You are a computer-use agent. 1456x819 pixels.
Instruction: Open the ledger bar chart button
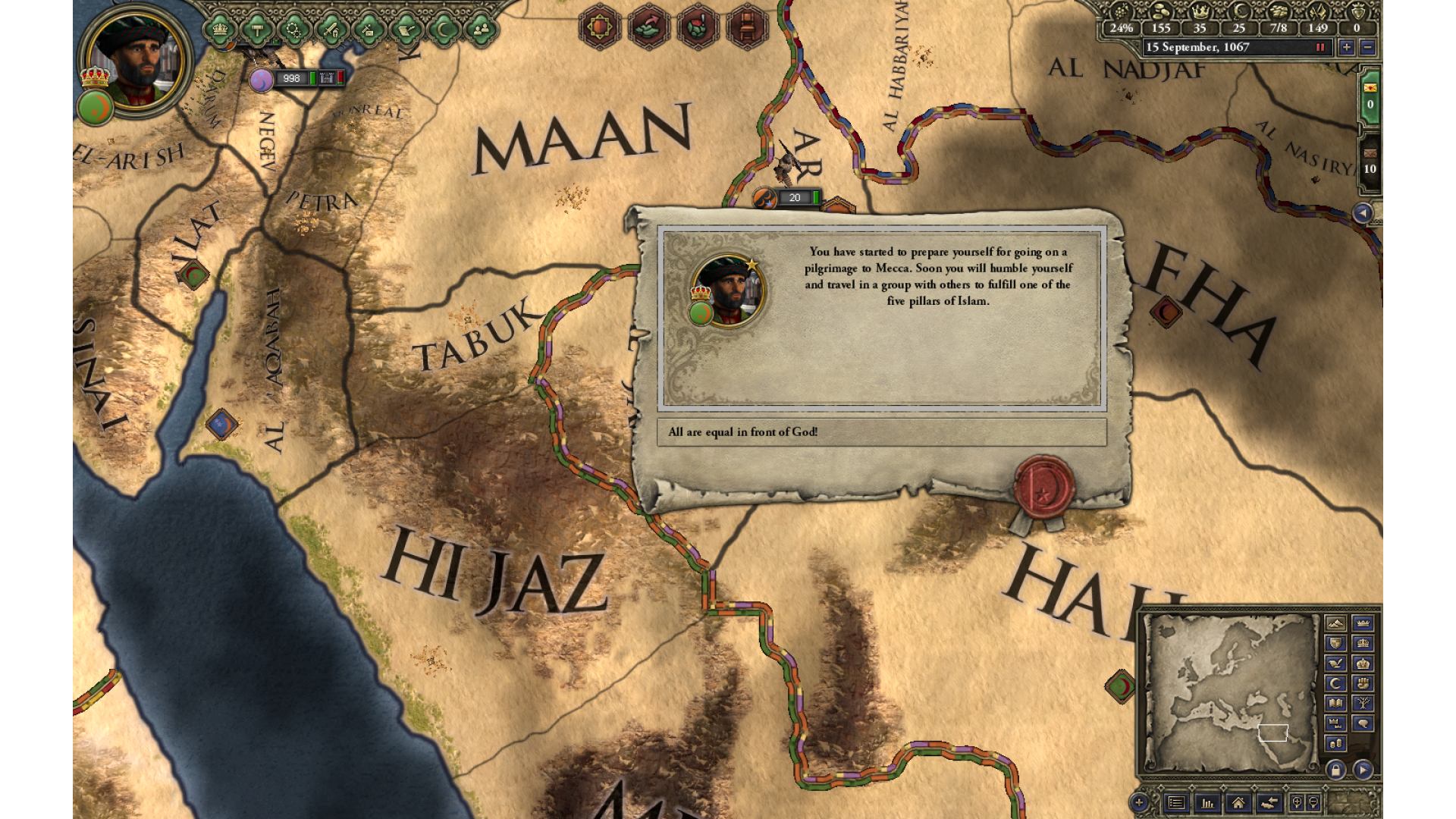(x=1207, y=802)
